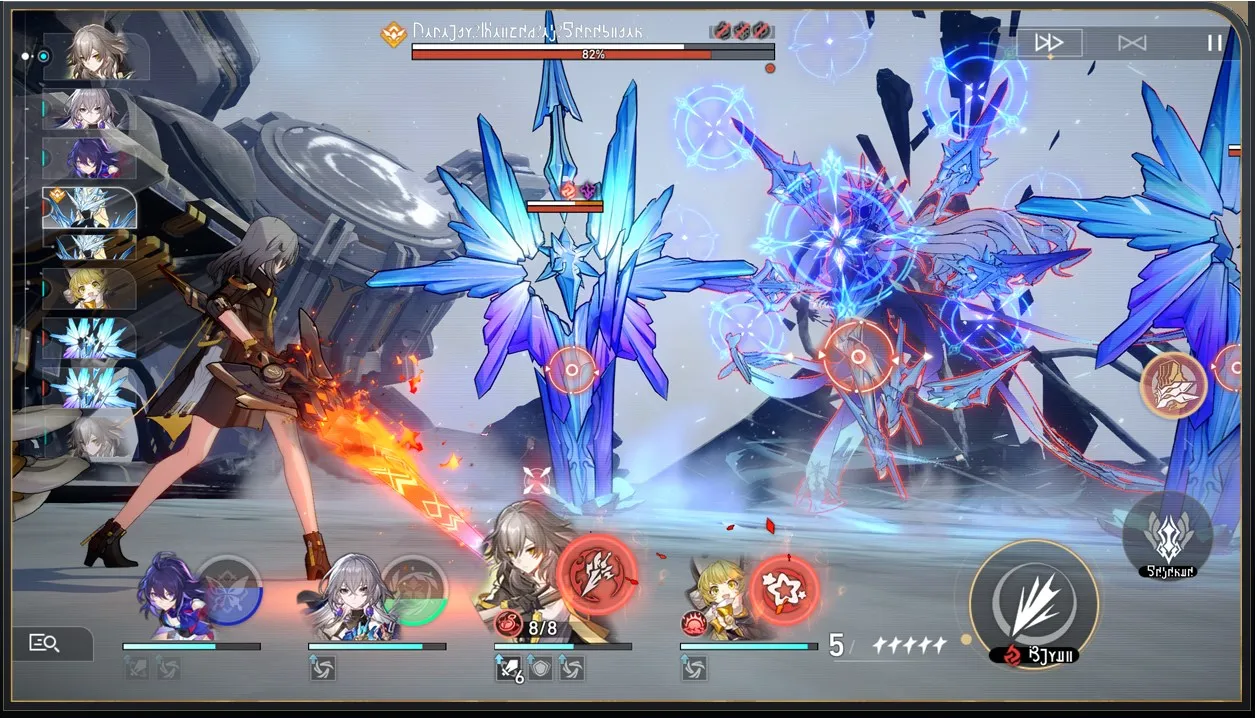Select the purple-haired character's butterfly ultimate icon
1257x718 pixels.
point(229,590)
